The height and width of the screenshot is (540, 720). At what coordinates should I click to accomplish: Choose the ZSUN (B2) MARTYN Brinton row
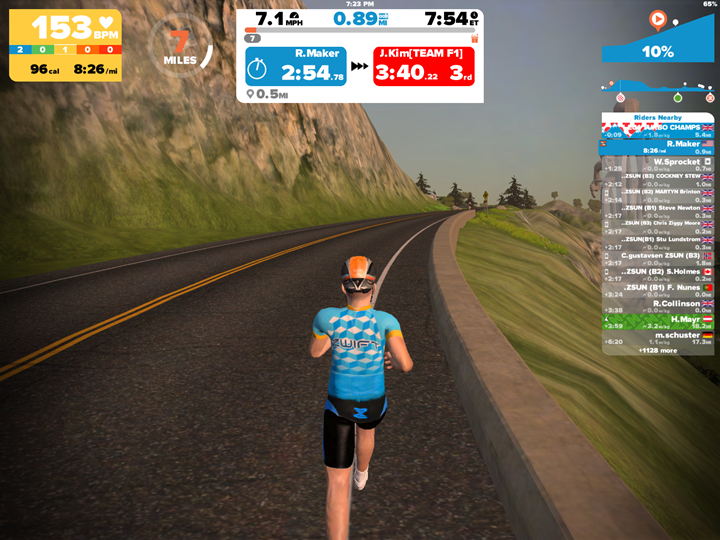(658, 196)
